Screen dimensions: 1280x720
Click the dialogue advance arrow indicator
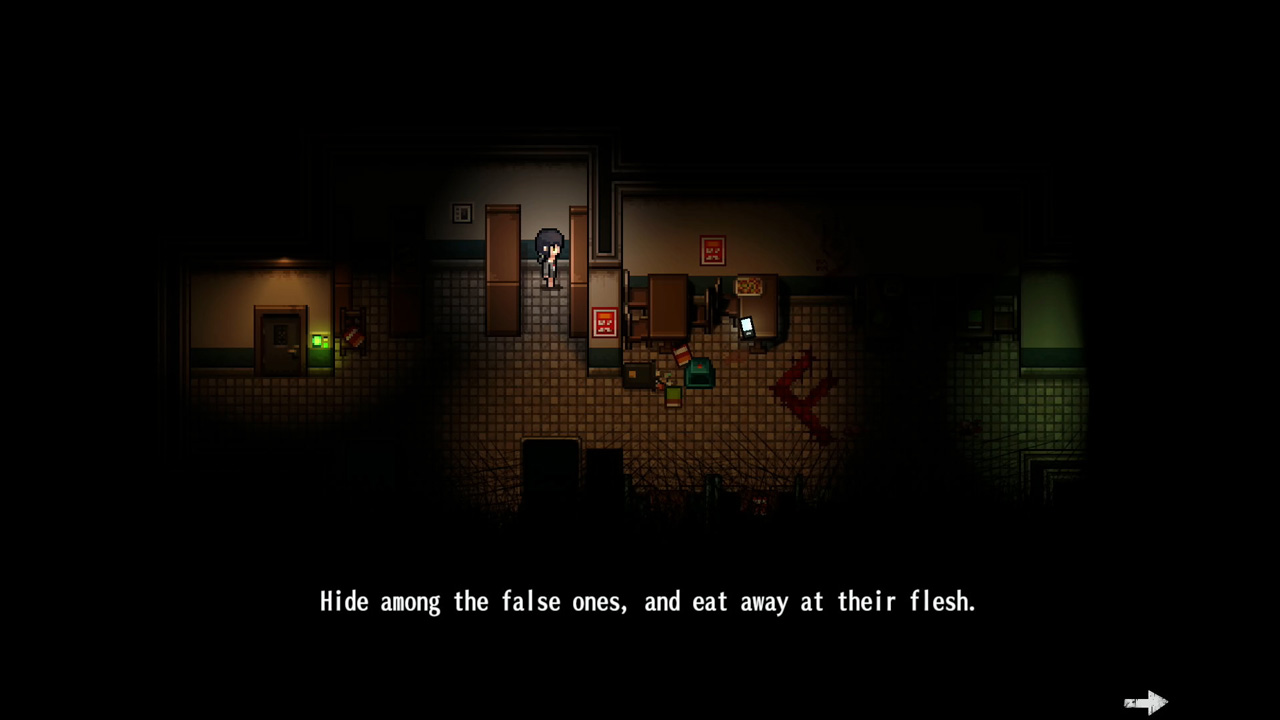pyautogui.click(x=1145, y=702)
